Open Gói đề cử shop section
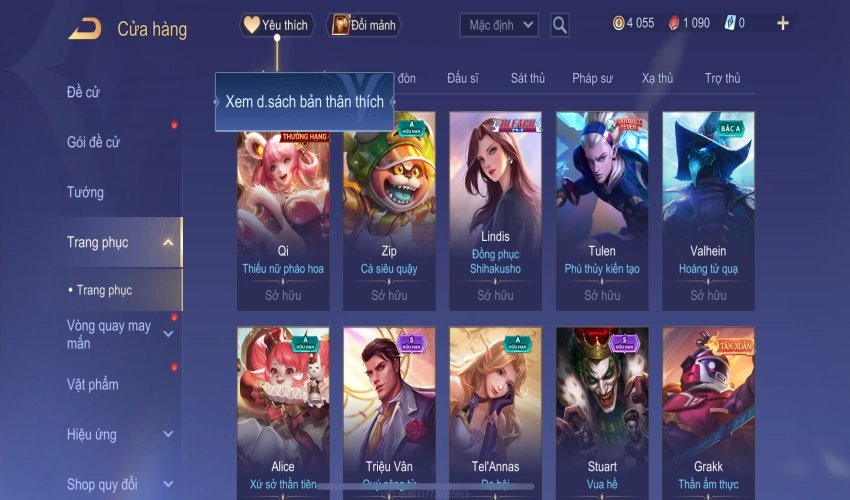850x500 pixels. [x=94, y=142]
